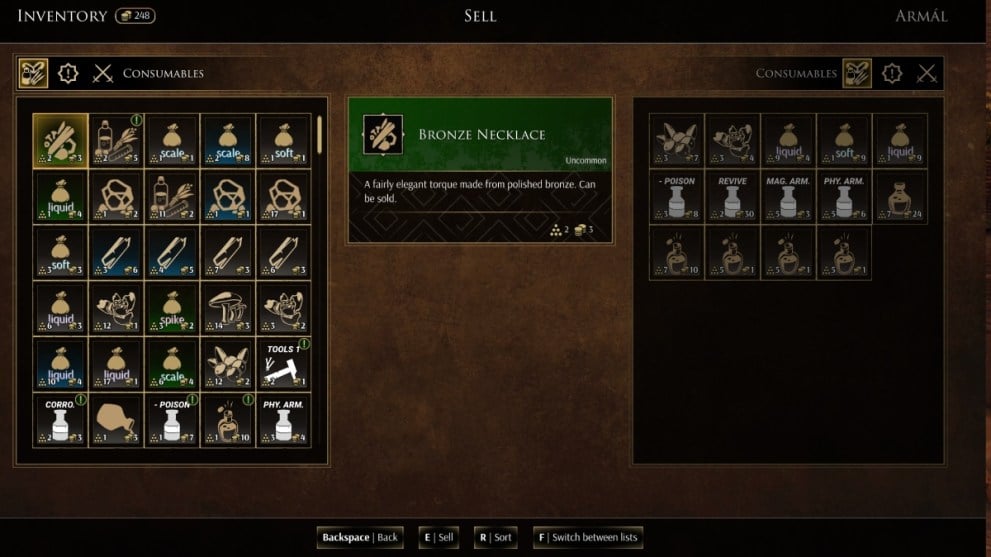
Task: Select the Tools 1 hammer item
Action: pyautogui.click(x=283, y=364)
